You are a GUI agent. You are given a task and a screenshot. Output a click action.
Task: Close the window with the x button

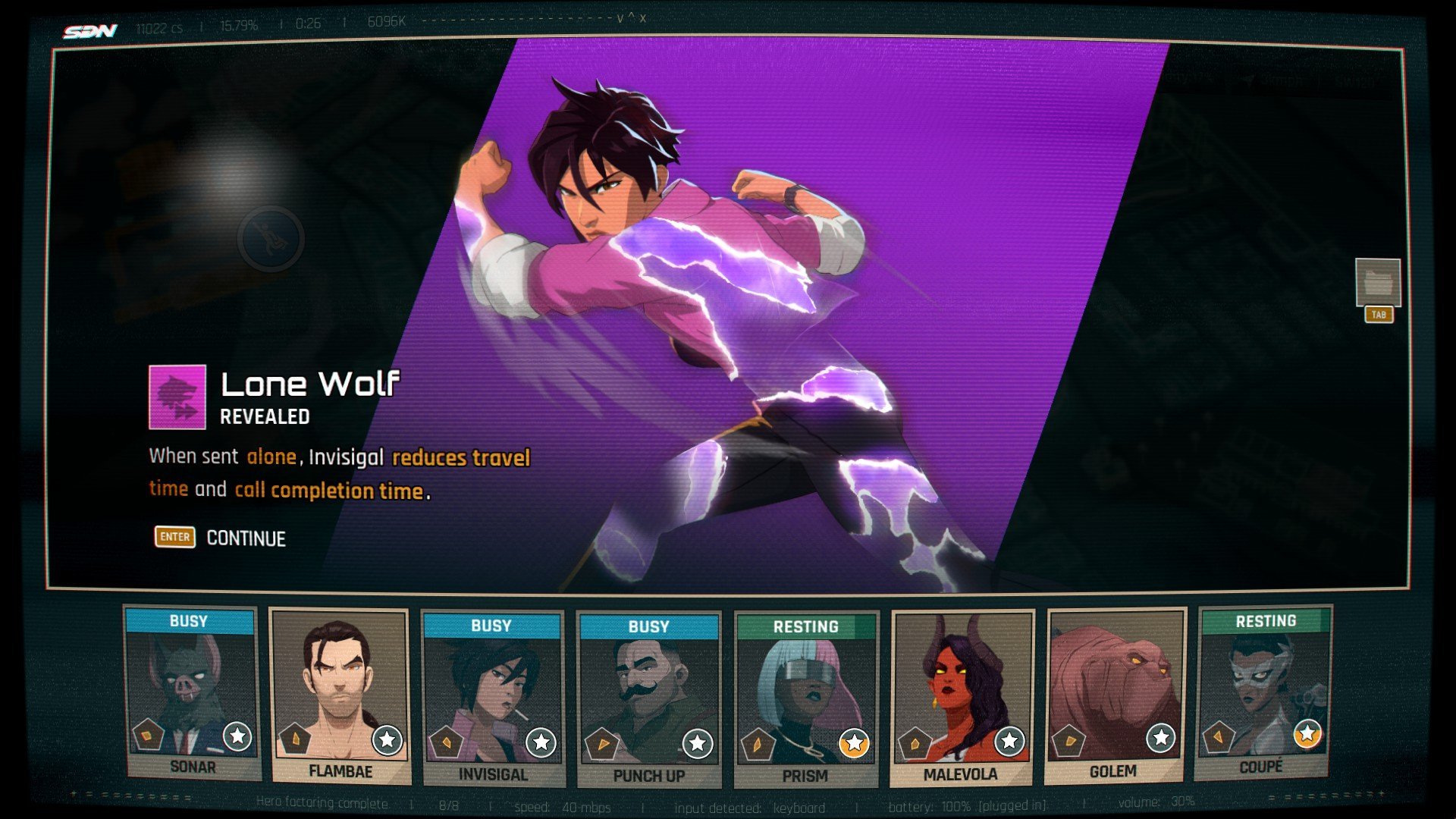(643, 18)
